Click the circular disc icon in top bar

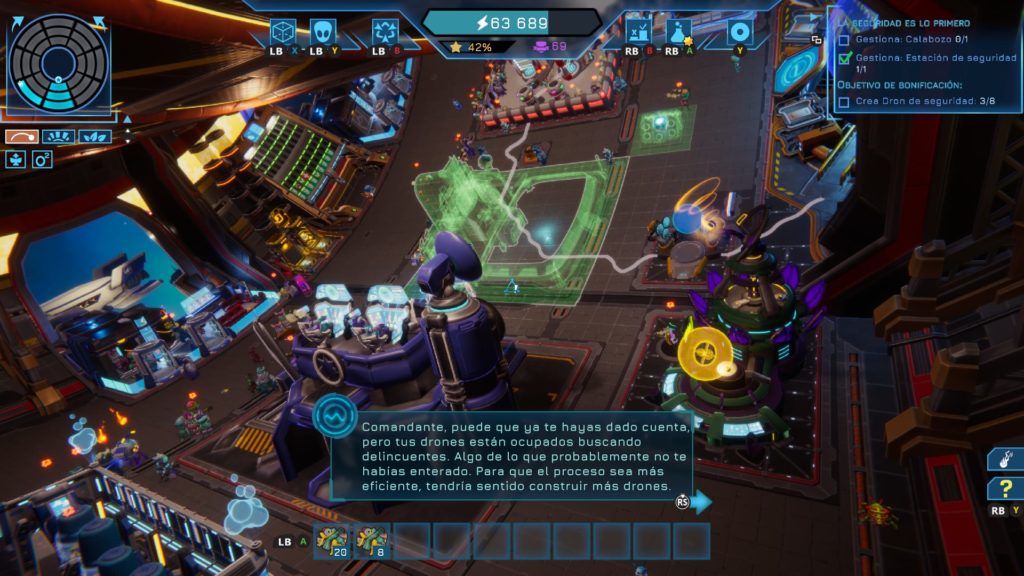[740, 31]
